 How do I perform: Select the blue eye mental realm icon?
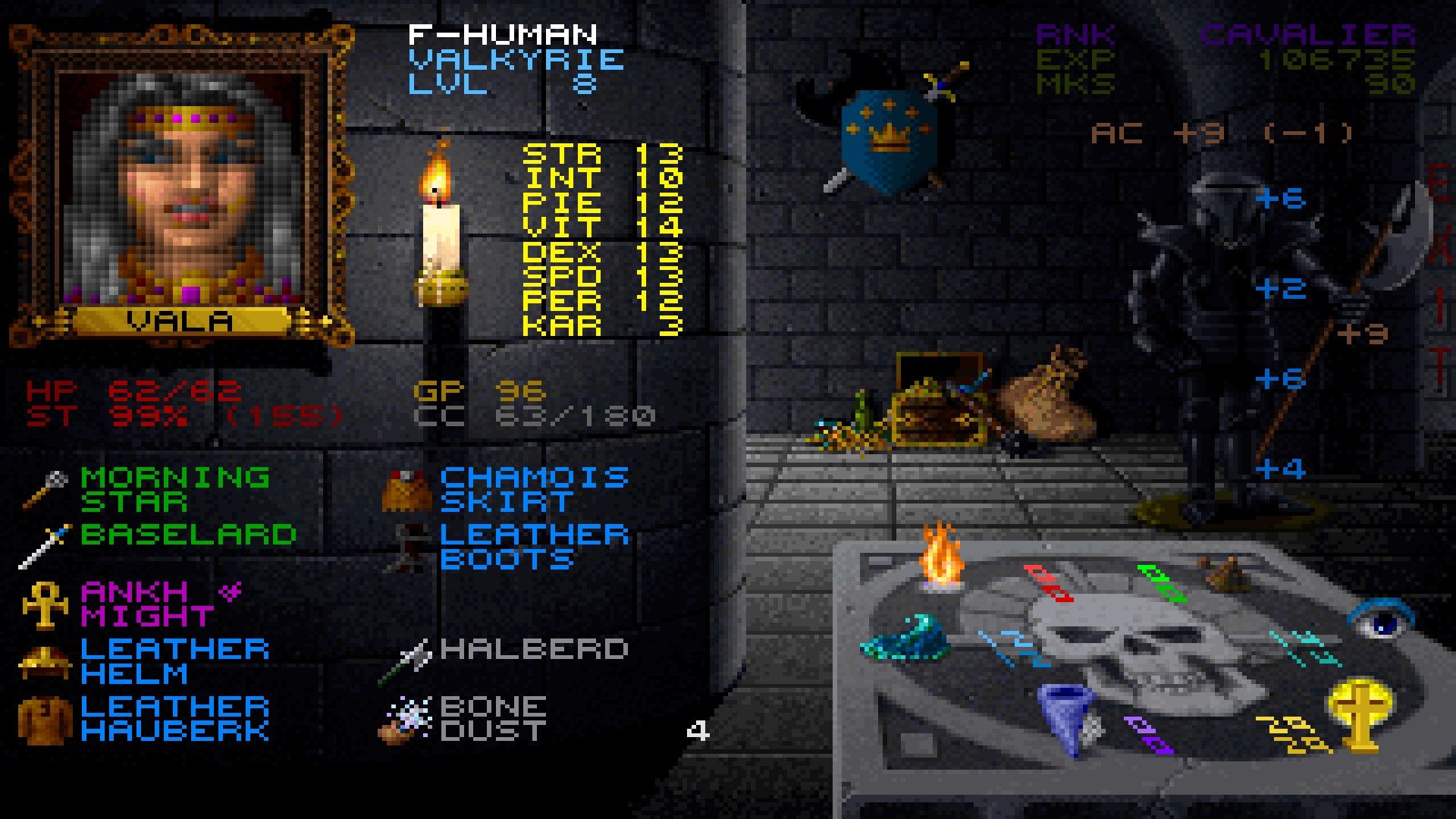click(1380, 618)
